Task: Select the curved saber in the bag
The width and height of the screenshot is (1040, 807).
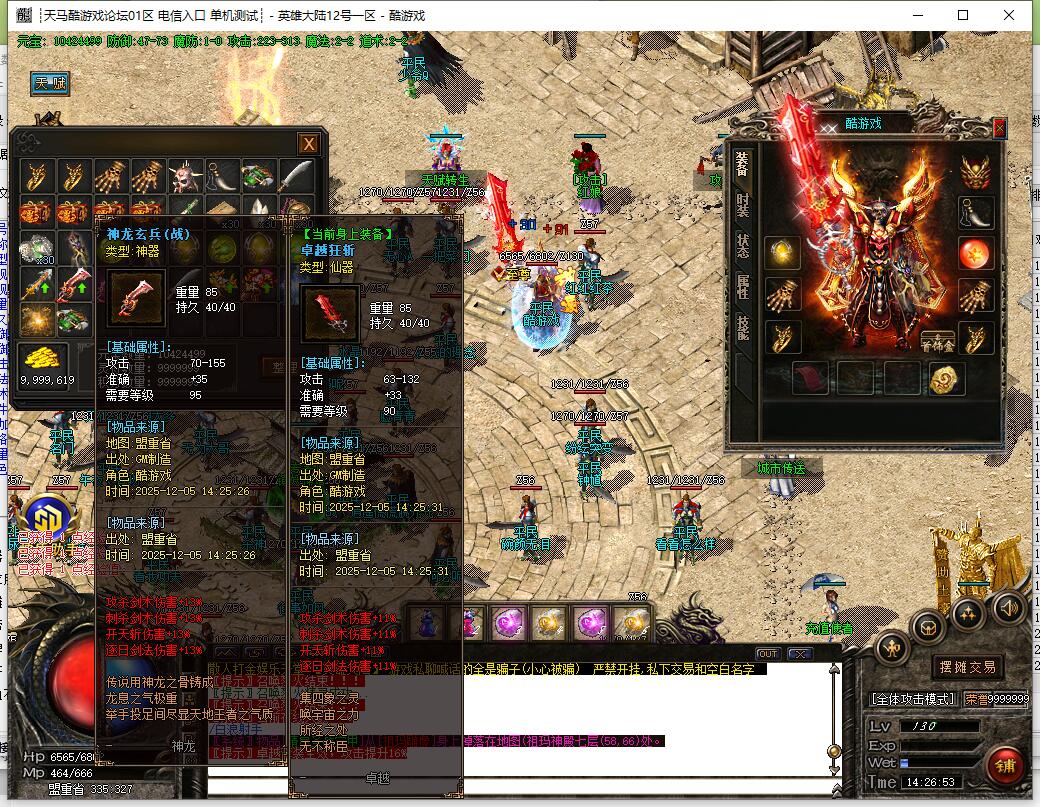Action: (x=296, y=177)
